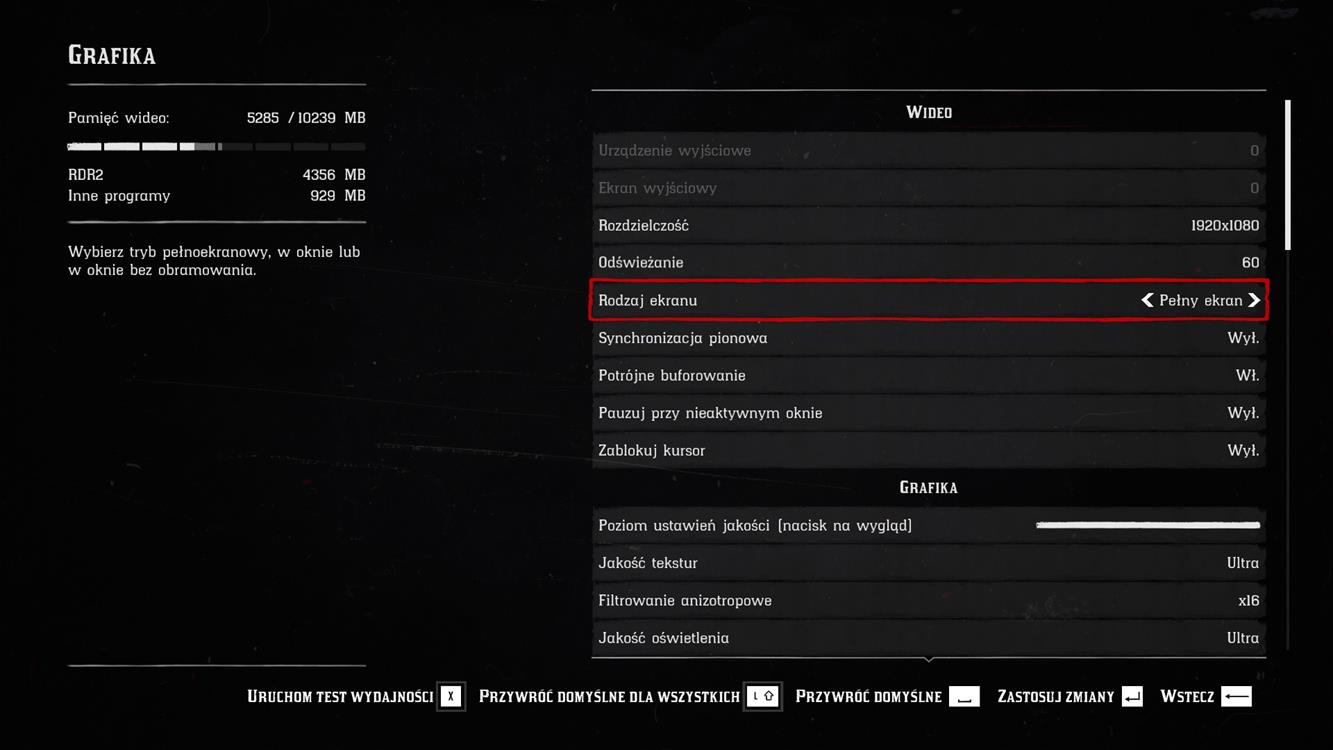Click the settings list scrollbar
This screenshot has width=1333, height=750.
[x=1287, y=175]
